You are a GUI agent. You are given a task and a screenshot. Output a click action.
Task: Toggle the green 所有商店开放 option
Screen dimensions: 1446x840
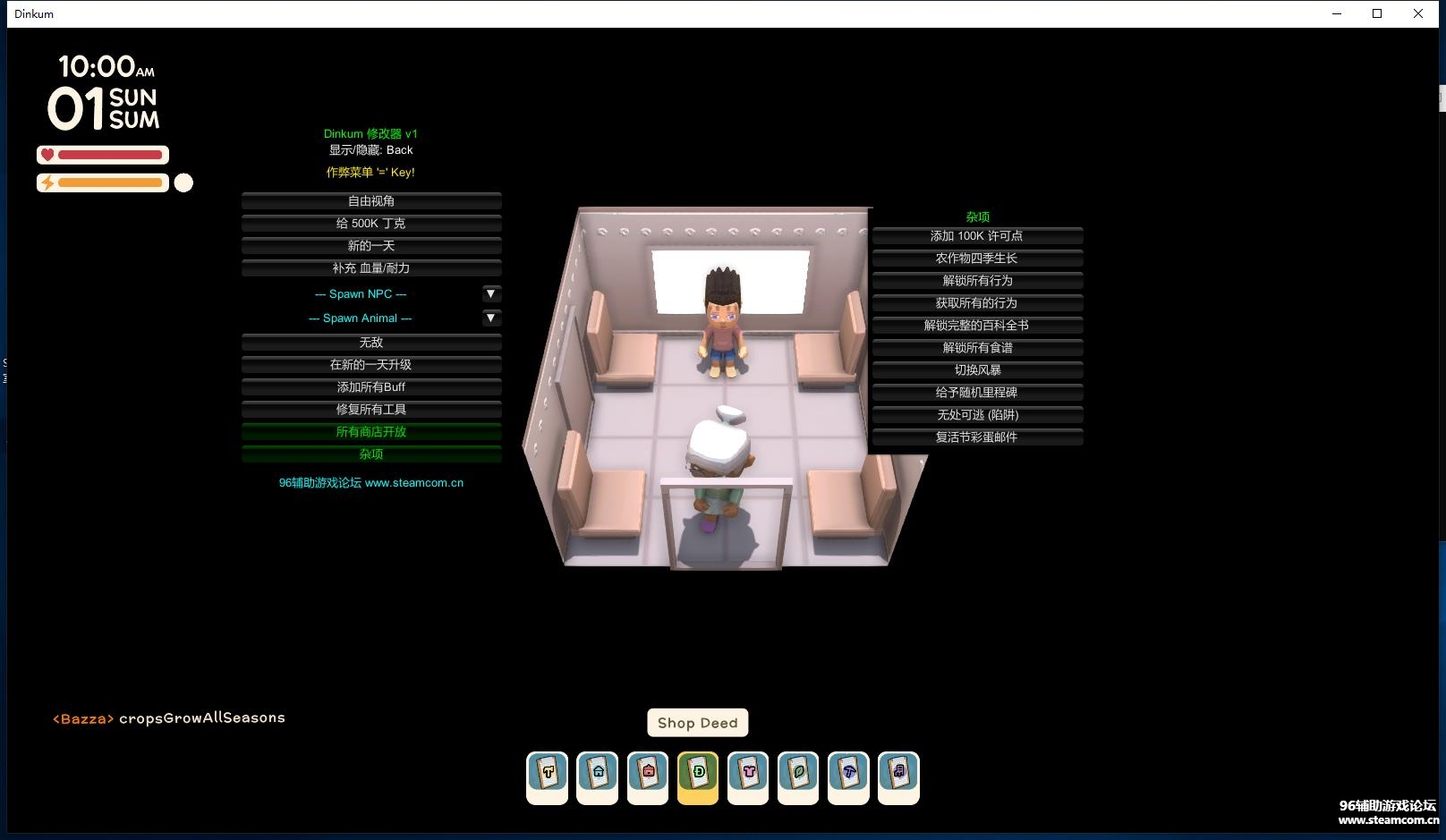click(371, 432)
